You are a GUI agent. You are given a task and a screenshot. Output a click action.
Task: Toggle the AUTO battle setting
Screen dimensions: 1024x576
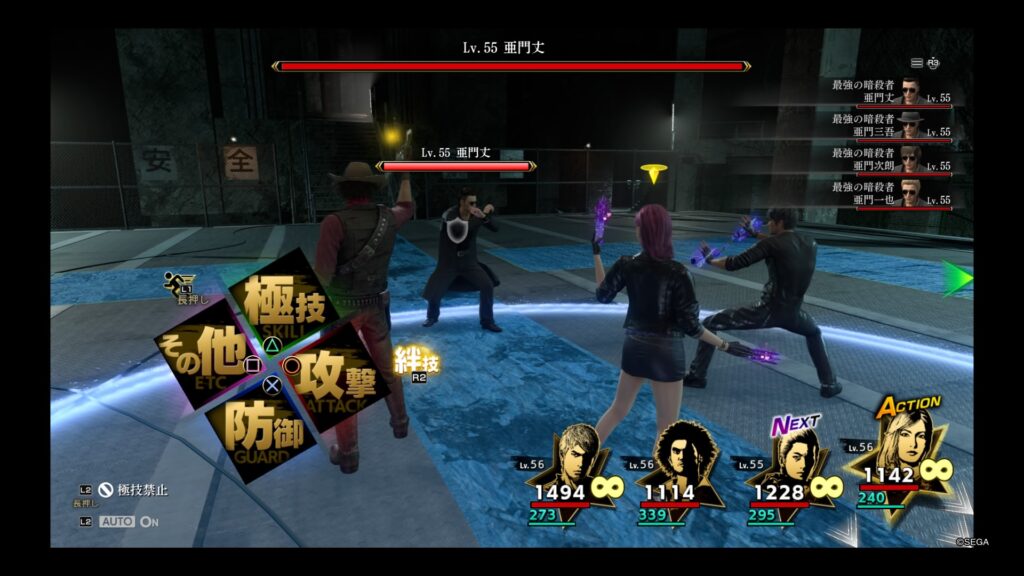128,521
